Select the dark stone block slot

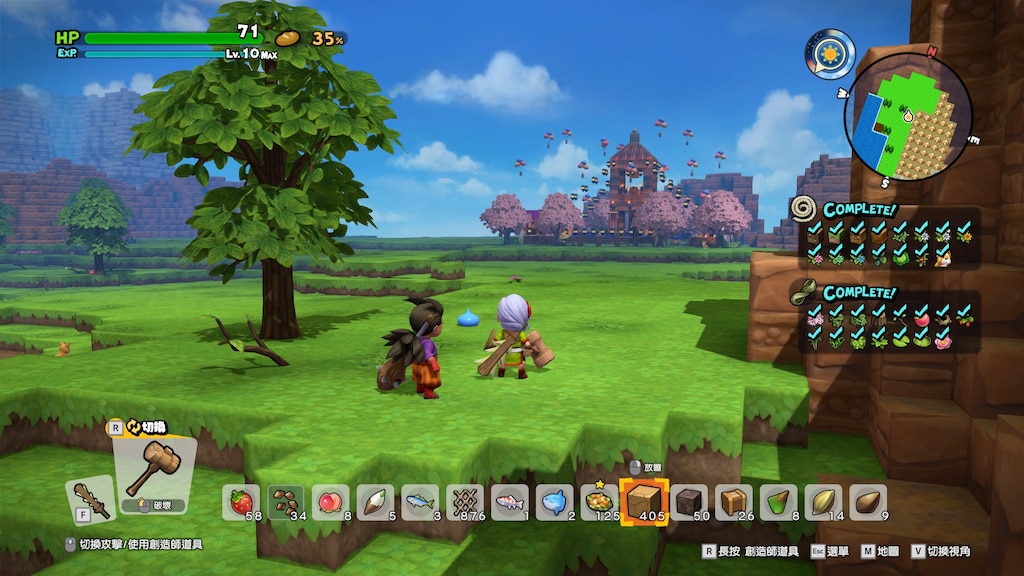click(x=689, y=501)
